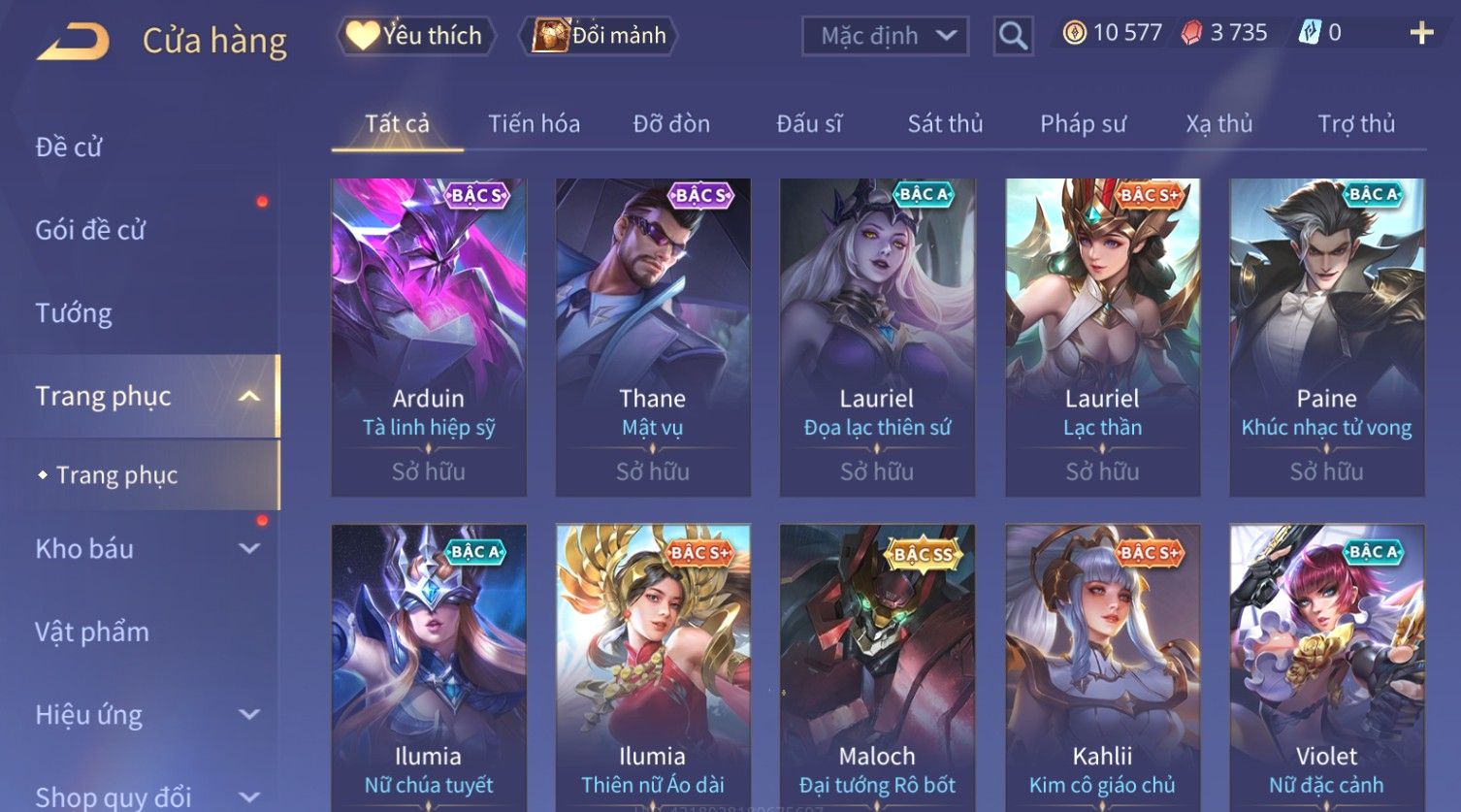This screenshot has width=1461, height=812.
Task: Filter skins by Trợ thủ
Action: [1355, 124]
